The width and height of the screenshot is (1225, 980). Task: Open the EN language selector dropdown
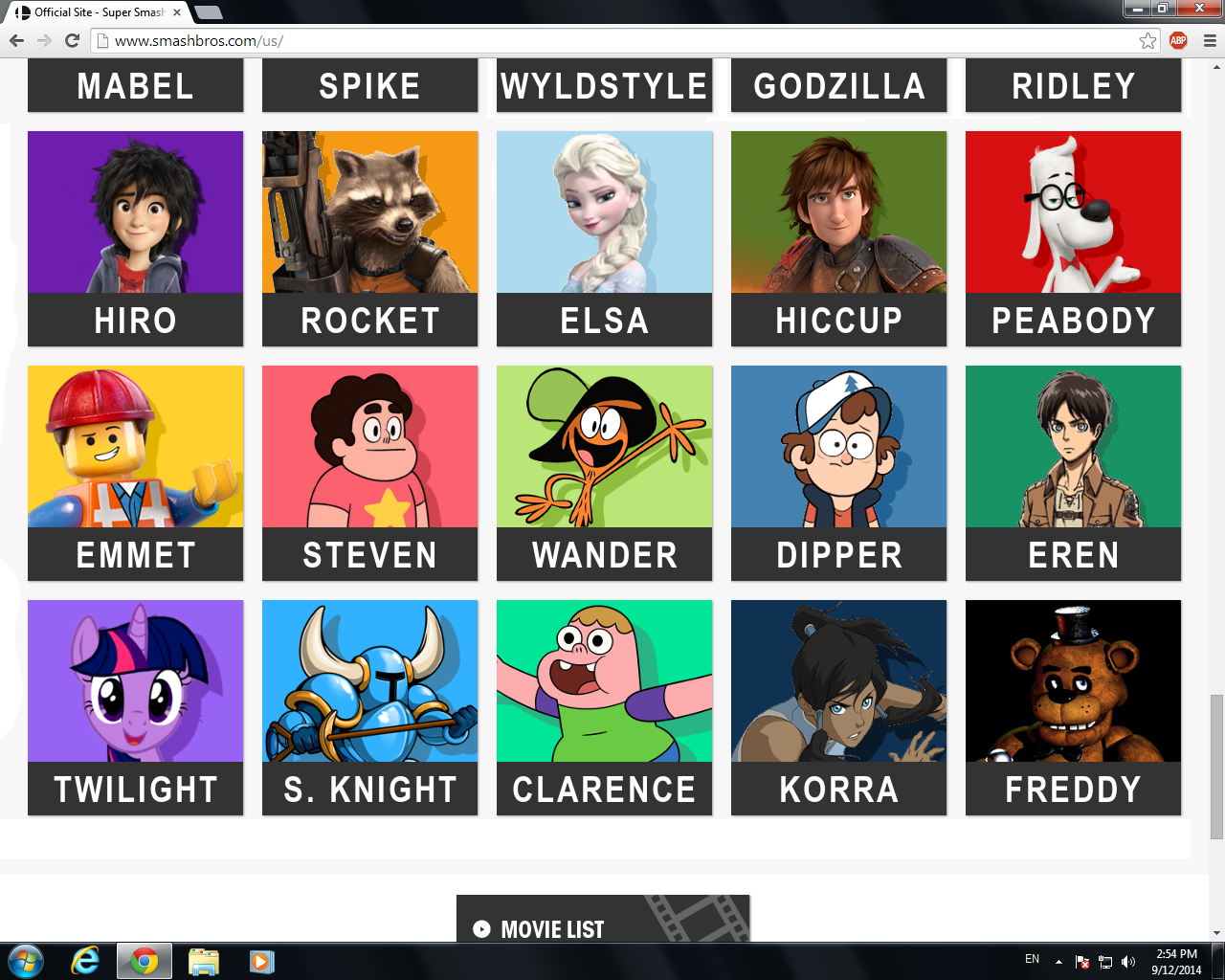pos(1032,960)
